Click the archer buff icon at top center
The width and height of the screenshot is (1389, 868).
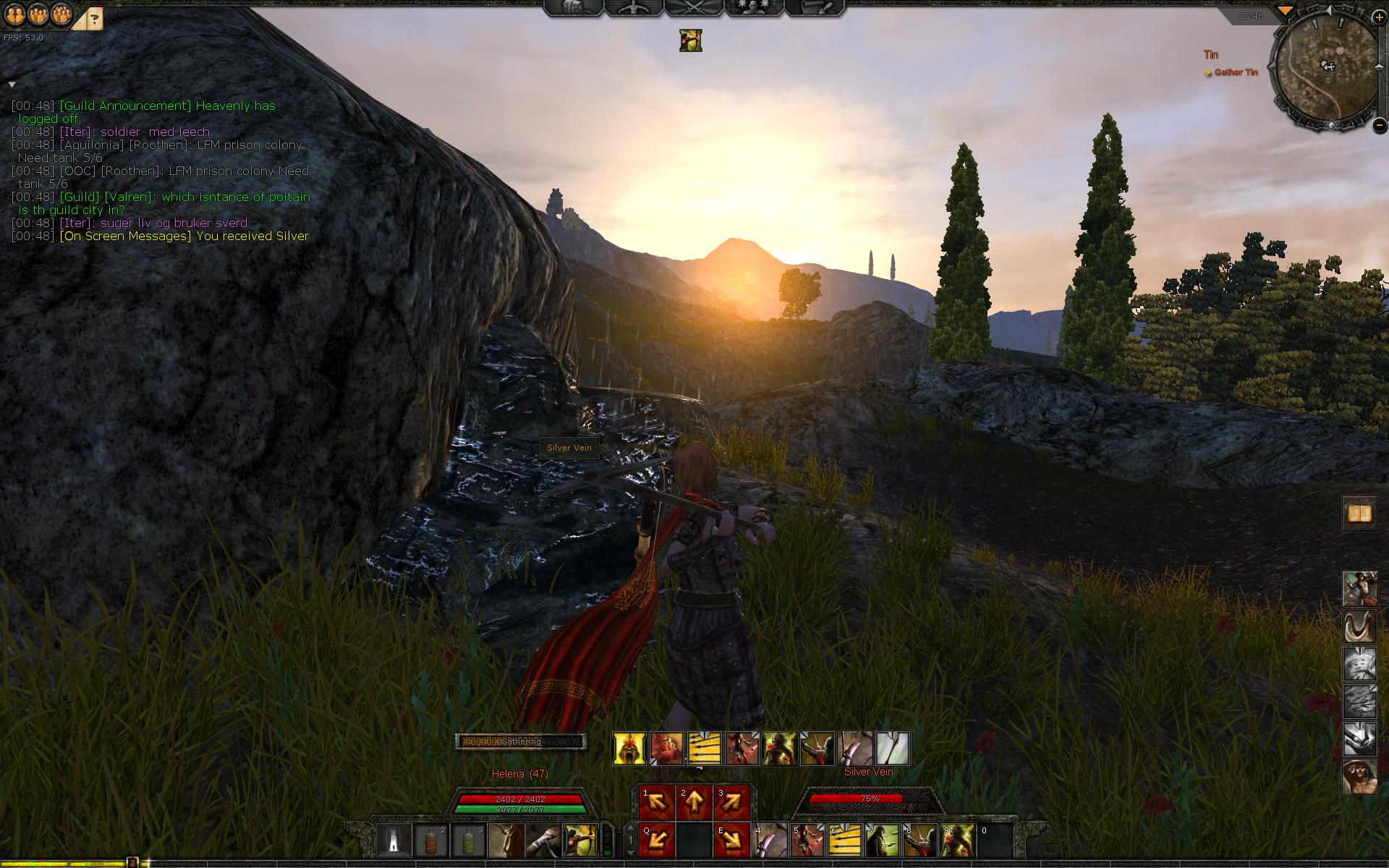[691, 41]
